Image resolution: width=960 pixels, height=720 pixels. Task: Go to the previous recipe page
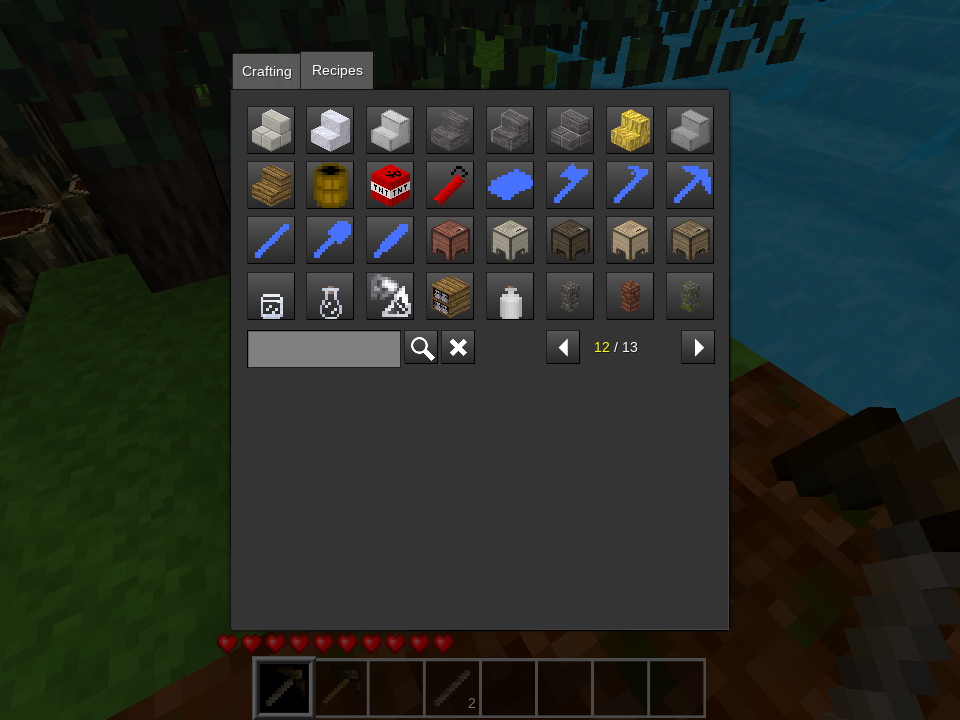[563, 348]
